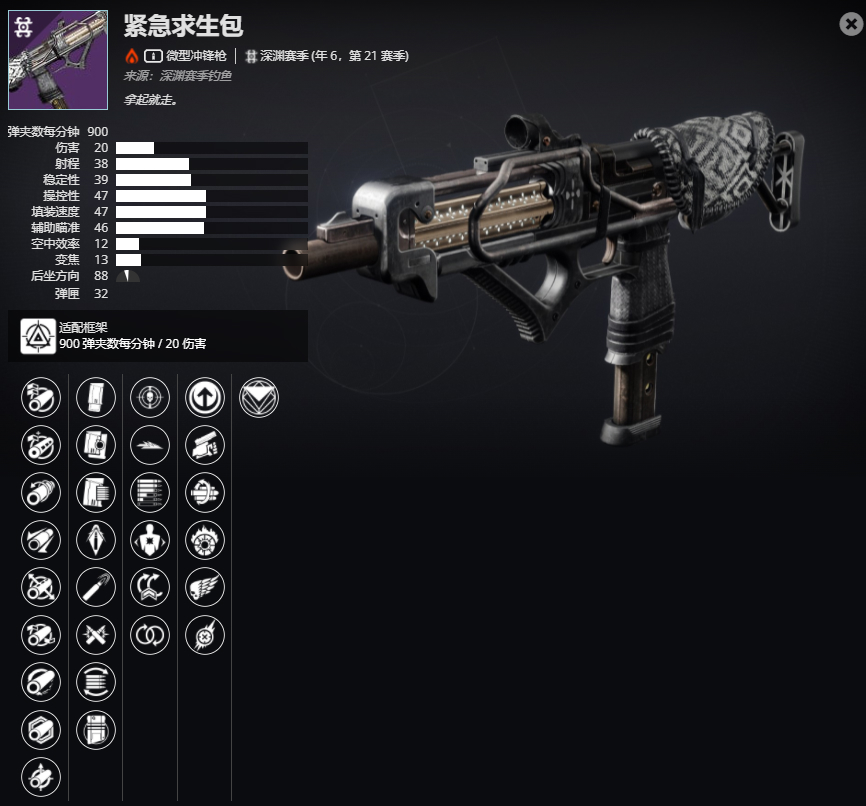Choose the two interlocking rings perk
Screen dimensions: 866x806
[150, 634]
